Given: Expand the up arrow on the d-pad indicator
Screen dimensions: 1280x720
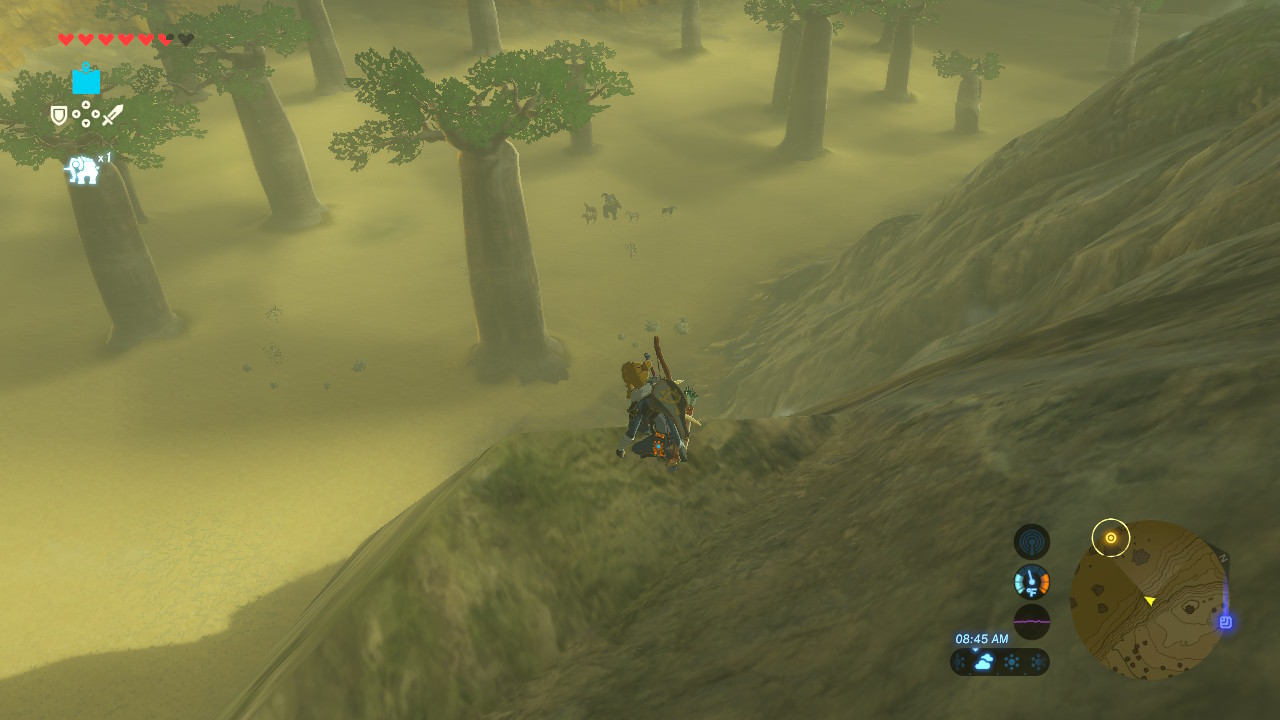Looking at the screenshot, I should (86, 104).
